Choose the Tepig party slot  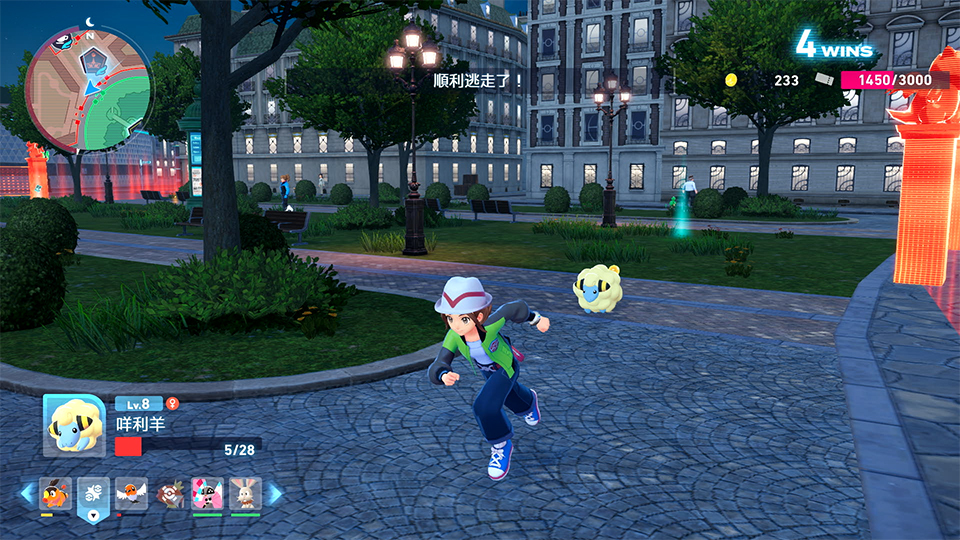[55, 493]
